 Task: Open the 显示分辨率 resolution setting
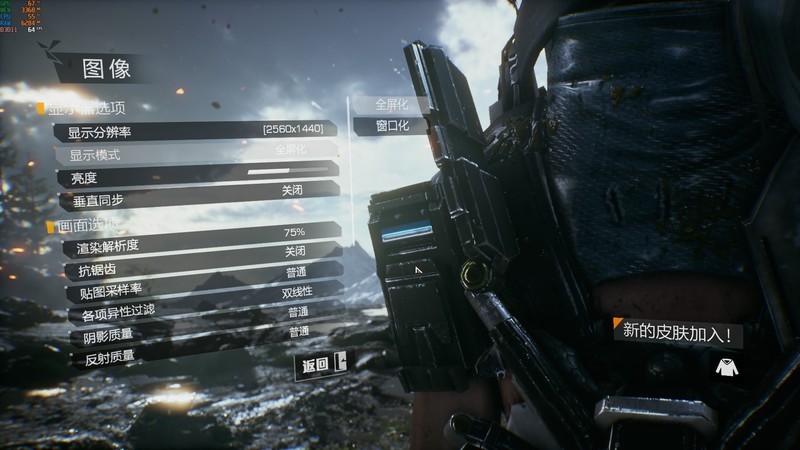coord(195,131)
